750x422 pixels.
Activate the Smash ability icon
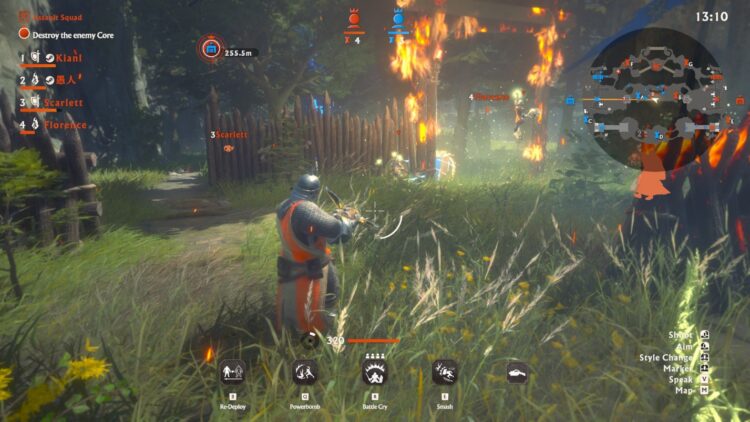[445, 372]
